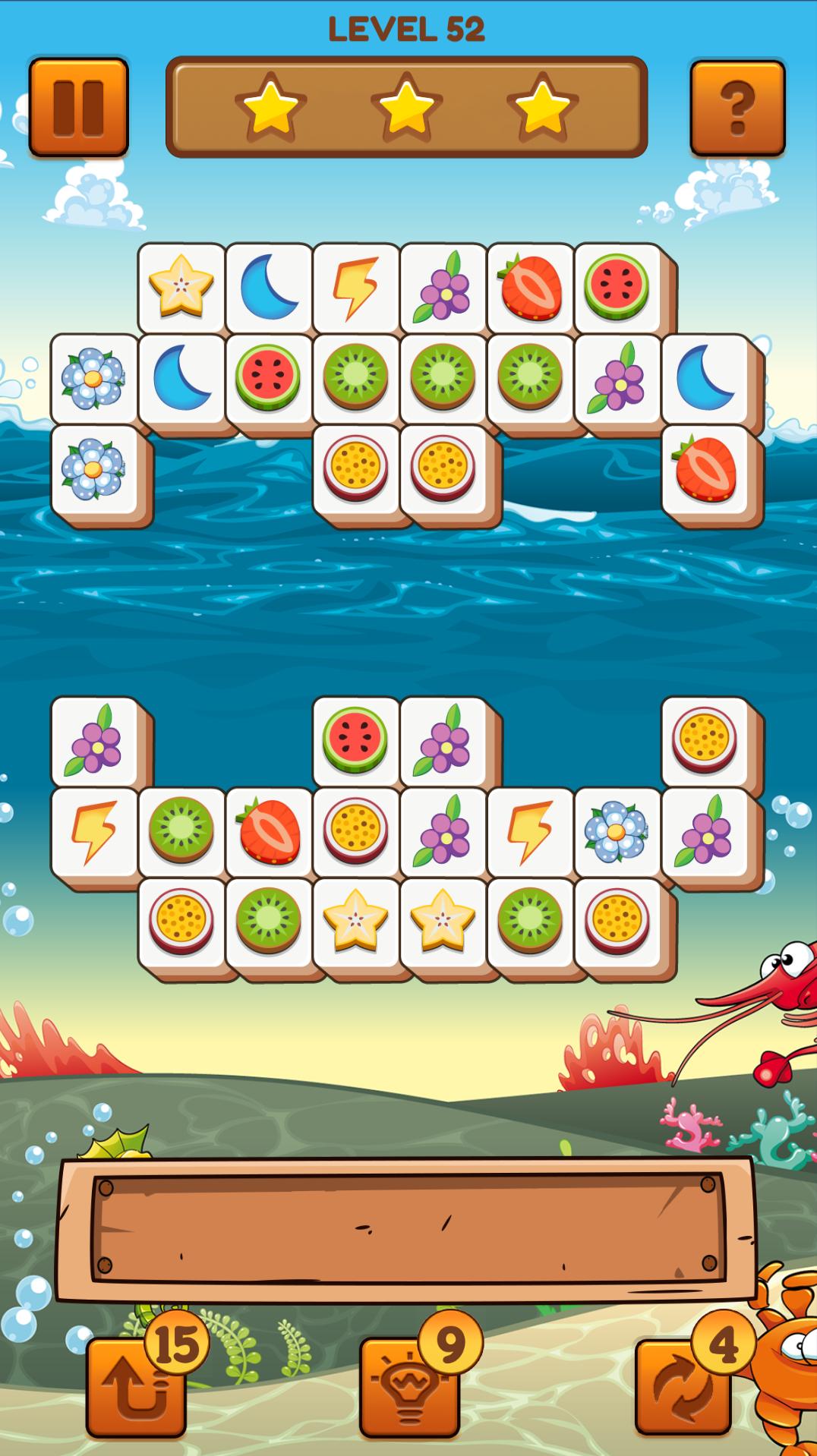Select the strawberry tile between kiwi and passion fruit

click(x=269, y=831)
